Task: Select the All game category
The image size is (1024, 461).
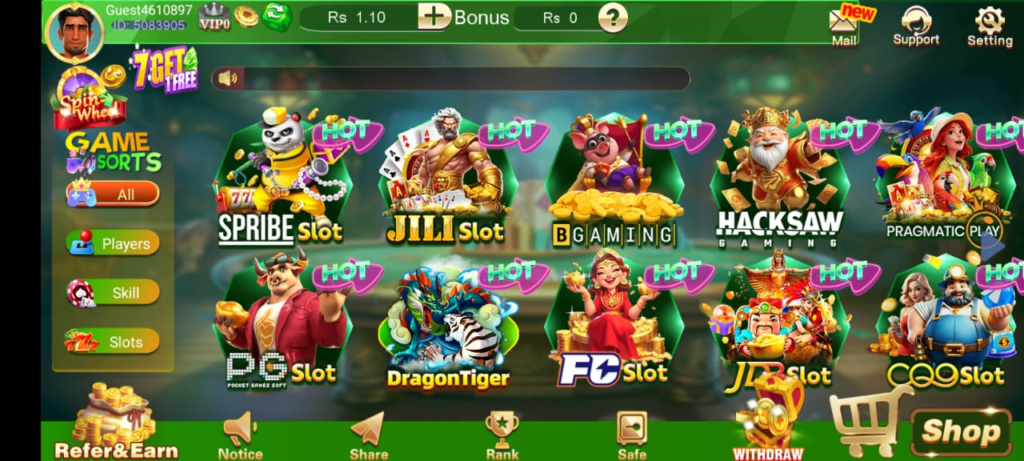Action: pyautogui.click(x=113, y=194)
